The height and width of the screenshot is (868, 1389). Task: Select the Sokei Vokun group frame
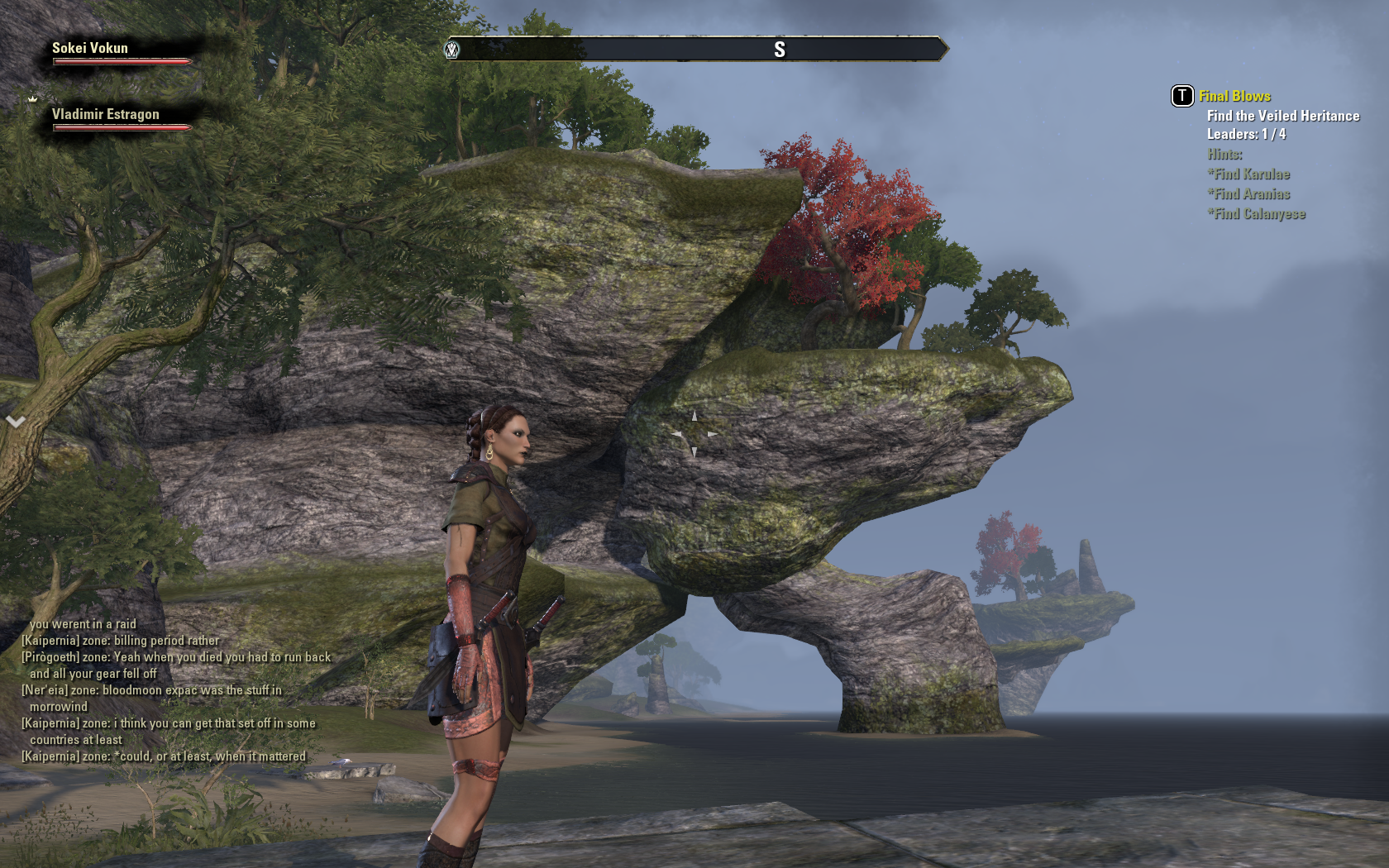click(x=91, y=49)
